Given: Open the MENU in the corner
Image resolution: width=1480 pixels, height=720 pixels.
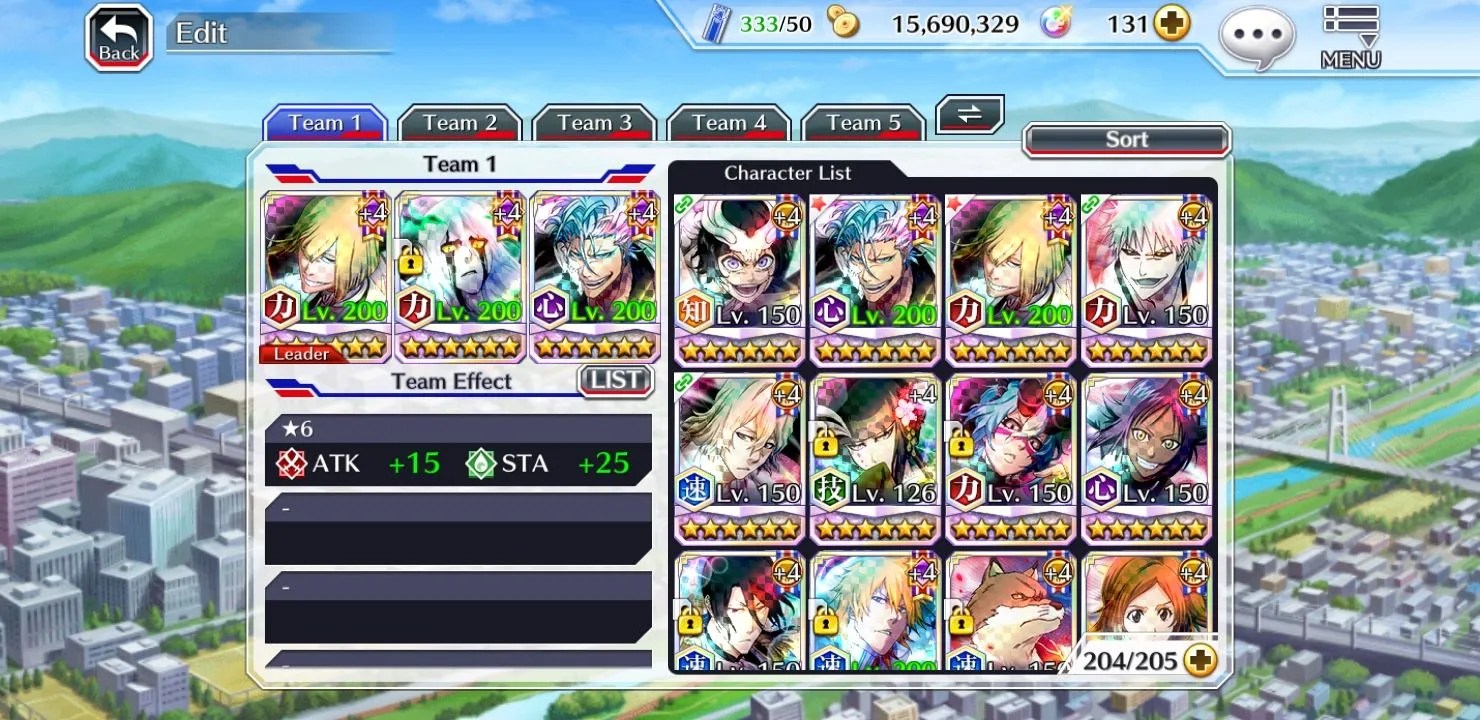Looking at the screenshot, I should coord(1350,38).
